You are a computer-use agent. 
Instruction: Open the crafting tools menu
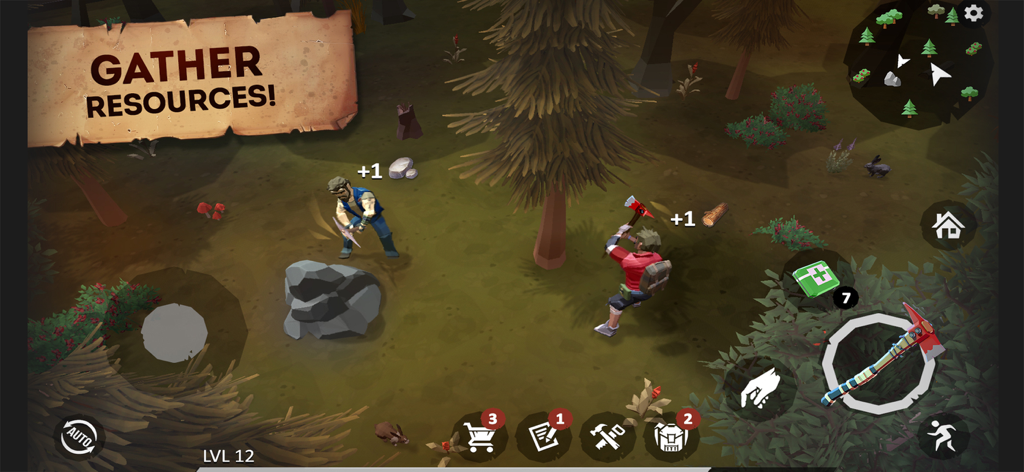pos(607,437)
